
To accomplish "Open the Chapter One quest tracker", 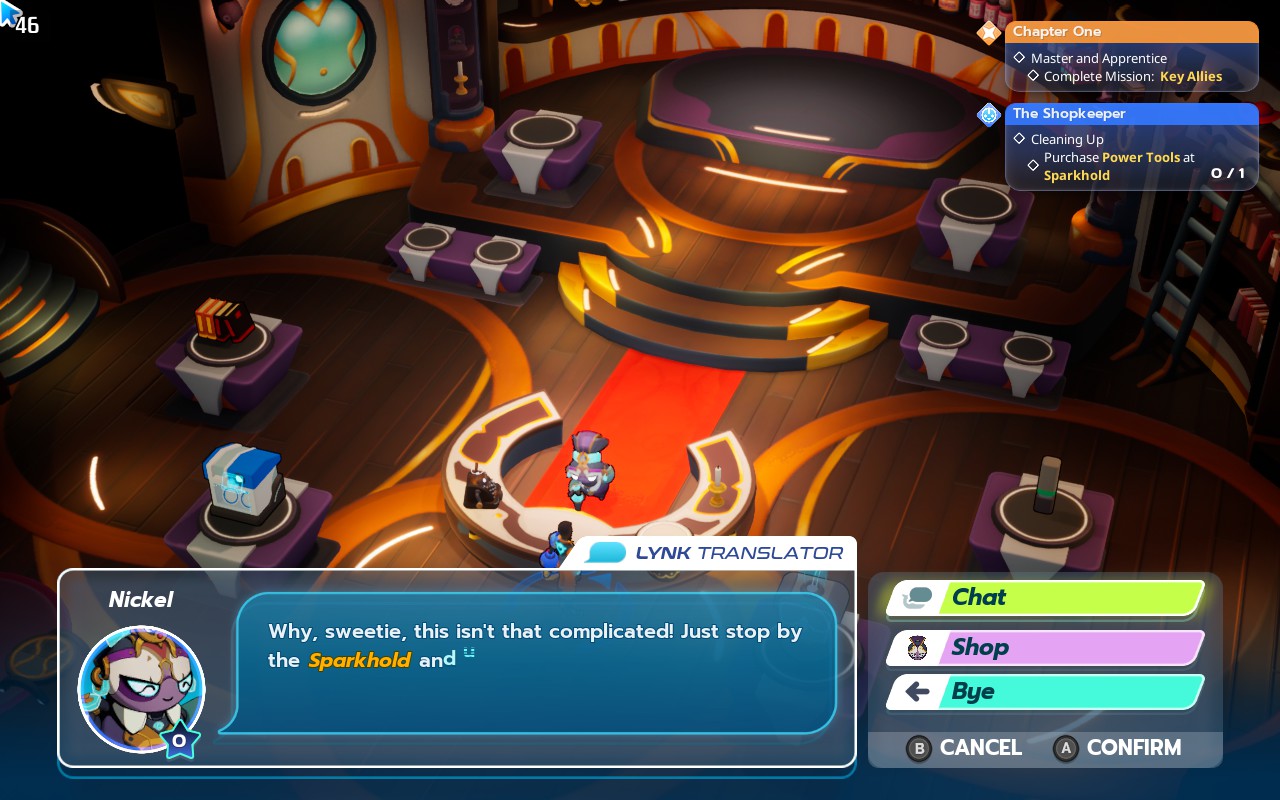I will 1131,32.
